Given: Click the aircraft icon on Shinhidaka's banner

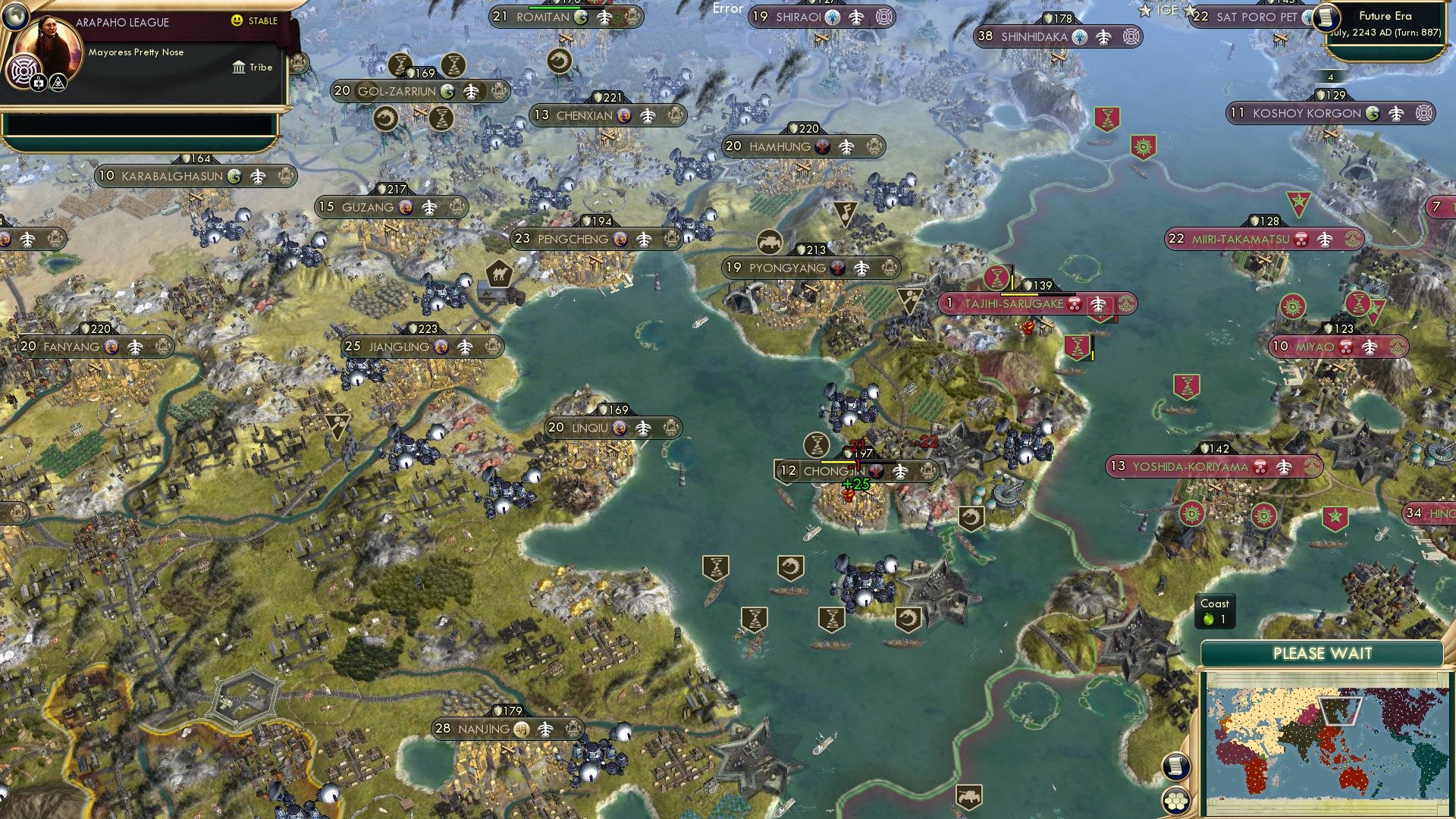Looking at the screenshot, I should point(1103,36).
